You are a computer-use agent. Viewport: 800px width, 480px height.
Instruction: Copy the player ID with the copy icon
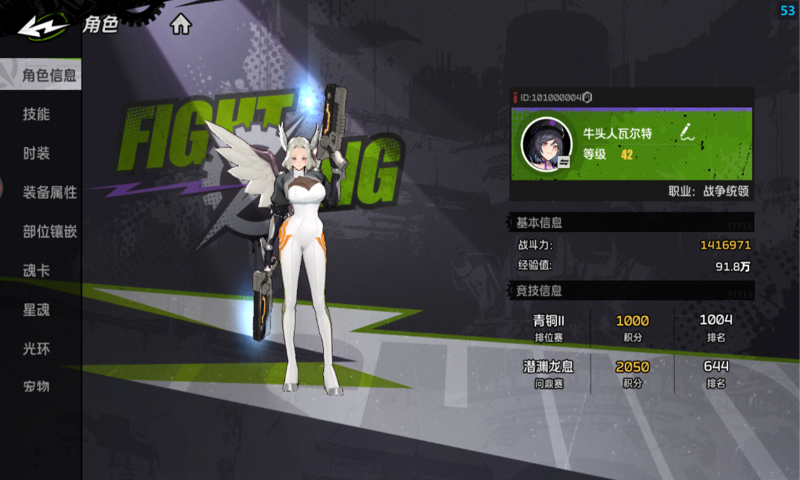(588, 97)
